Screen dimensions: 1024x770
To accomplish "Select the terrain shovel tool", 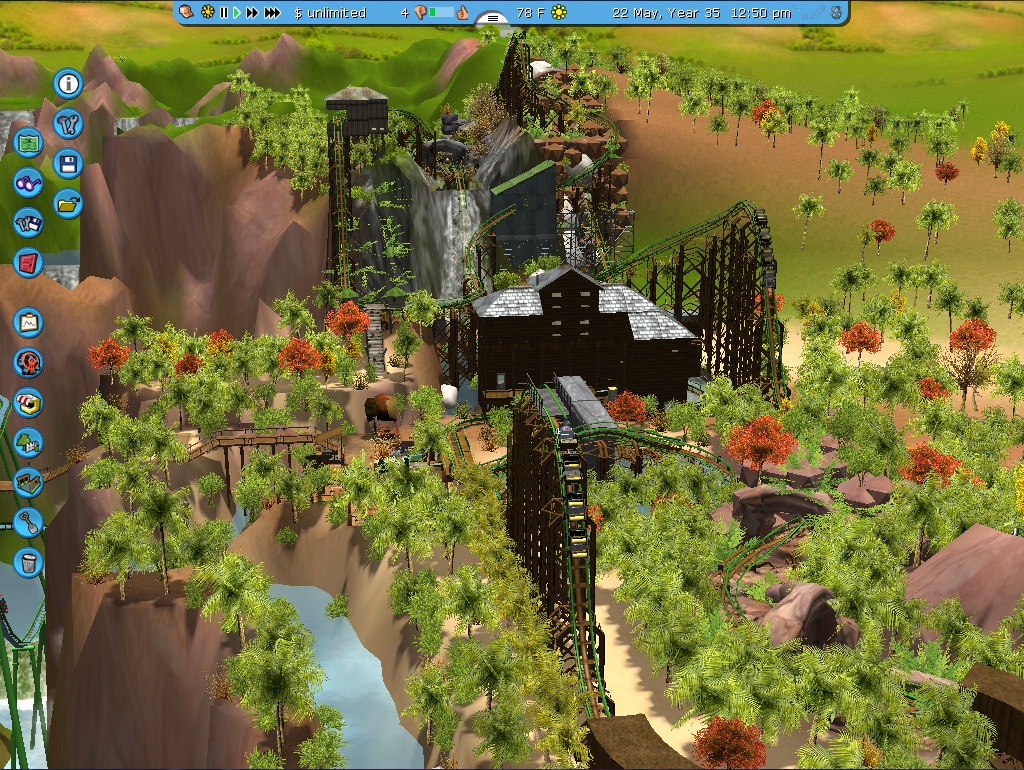I will (28, 521).
